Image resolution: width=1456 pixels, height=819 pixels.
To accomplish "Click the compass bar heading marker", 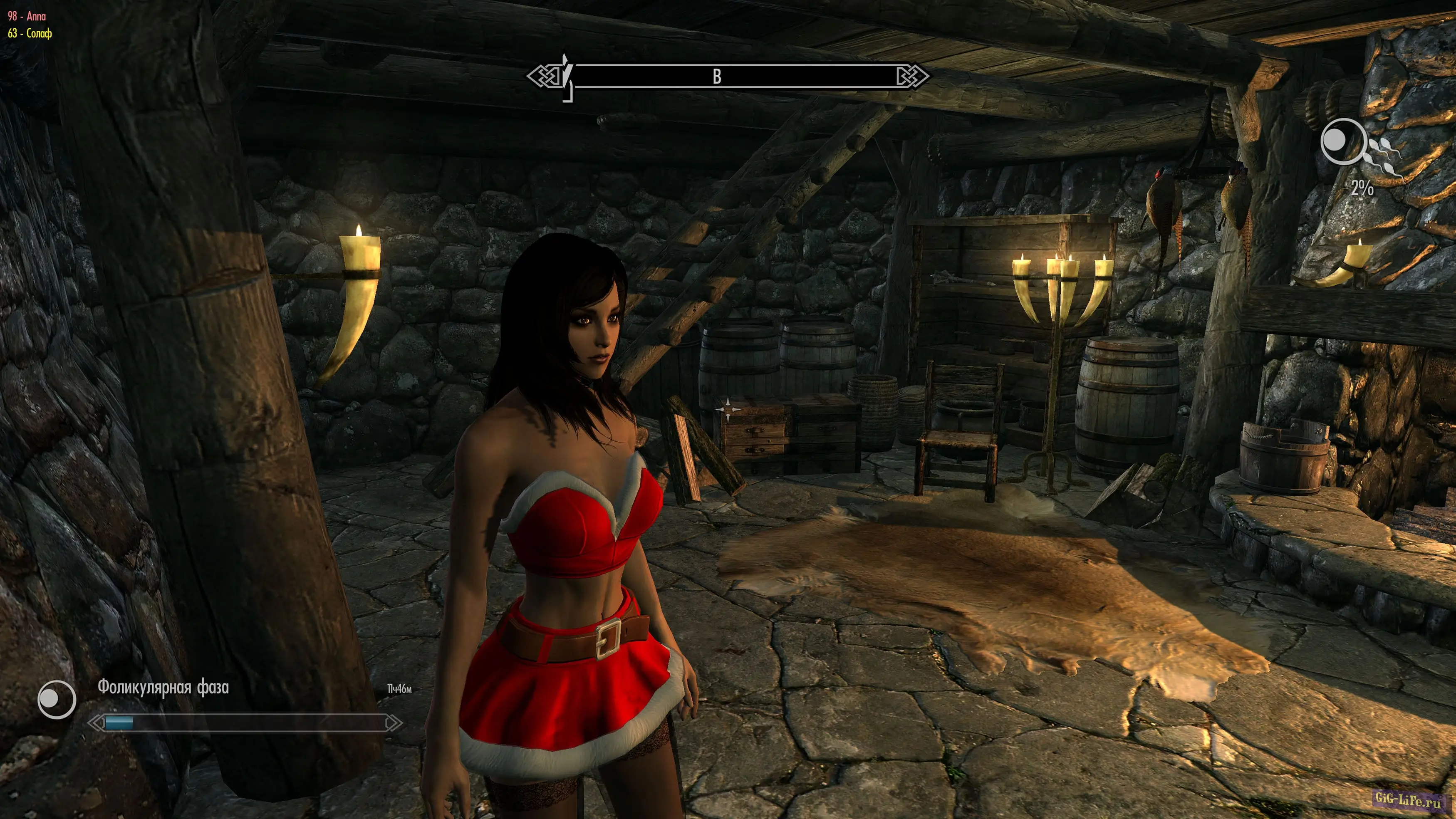I will [717, 76].
